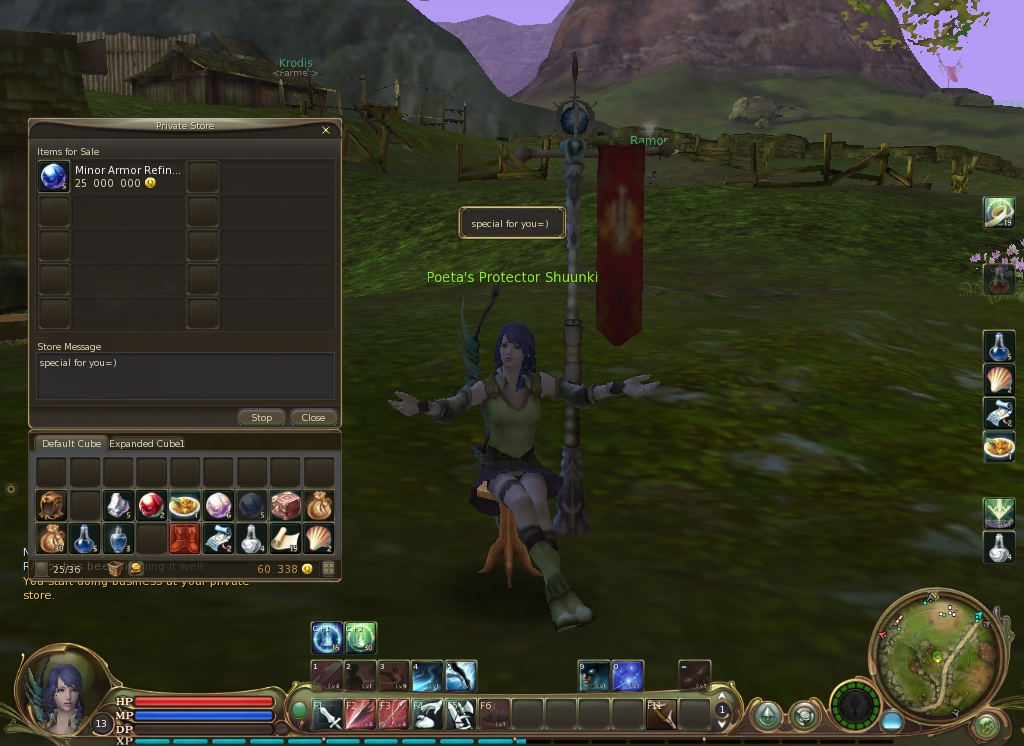
Task: Edit the Store Message text box
Action: click(185, 376)
